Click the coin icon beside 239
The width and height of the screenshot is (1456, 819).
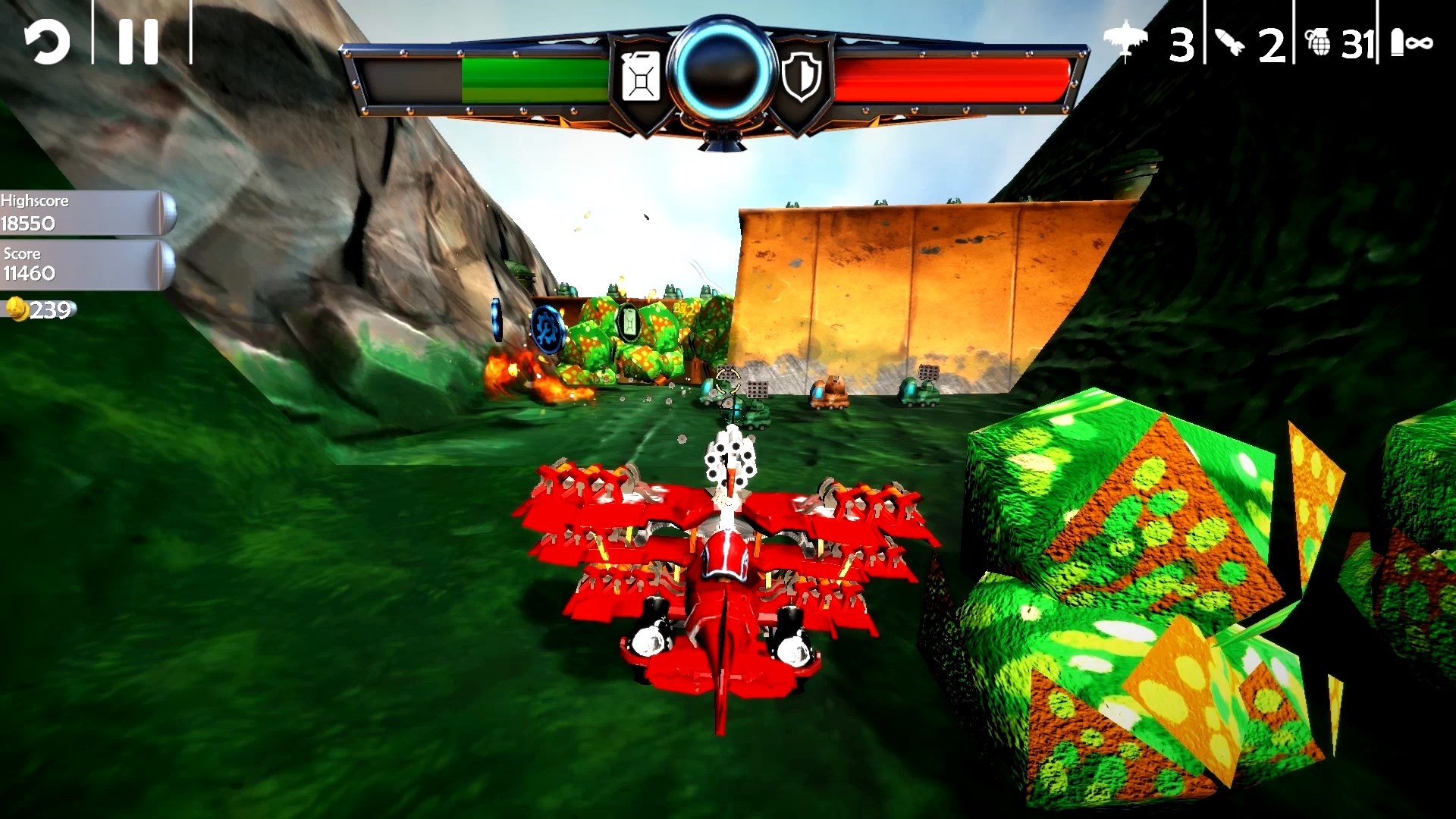[x=18, y=309]
